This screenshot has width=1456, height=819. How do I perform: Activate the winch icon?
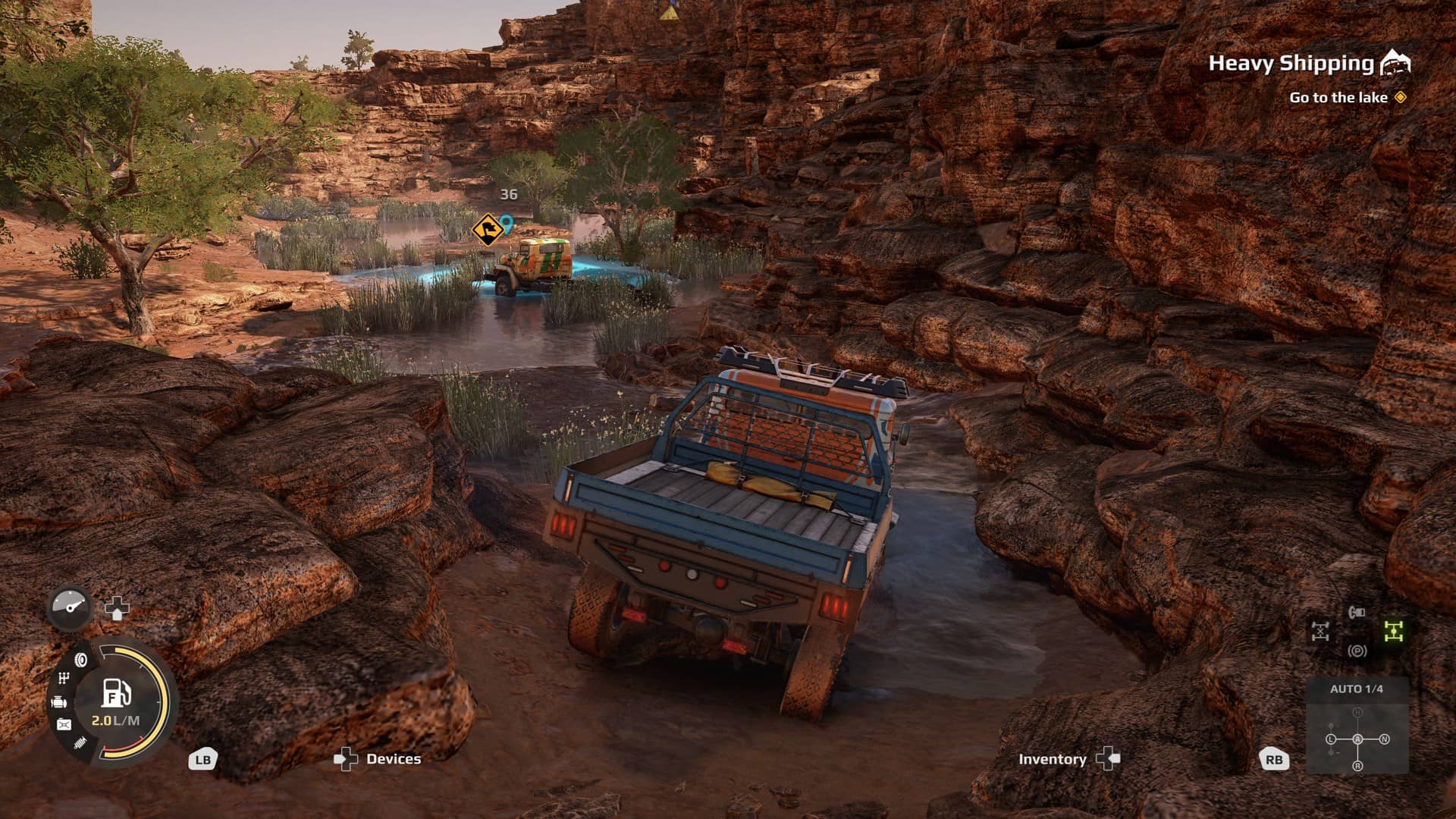pos(1357,612)
